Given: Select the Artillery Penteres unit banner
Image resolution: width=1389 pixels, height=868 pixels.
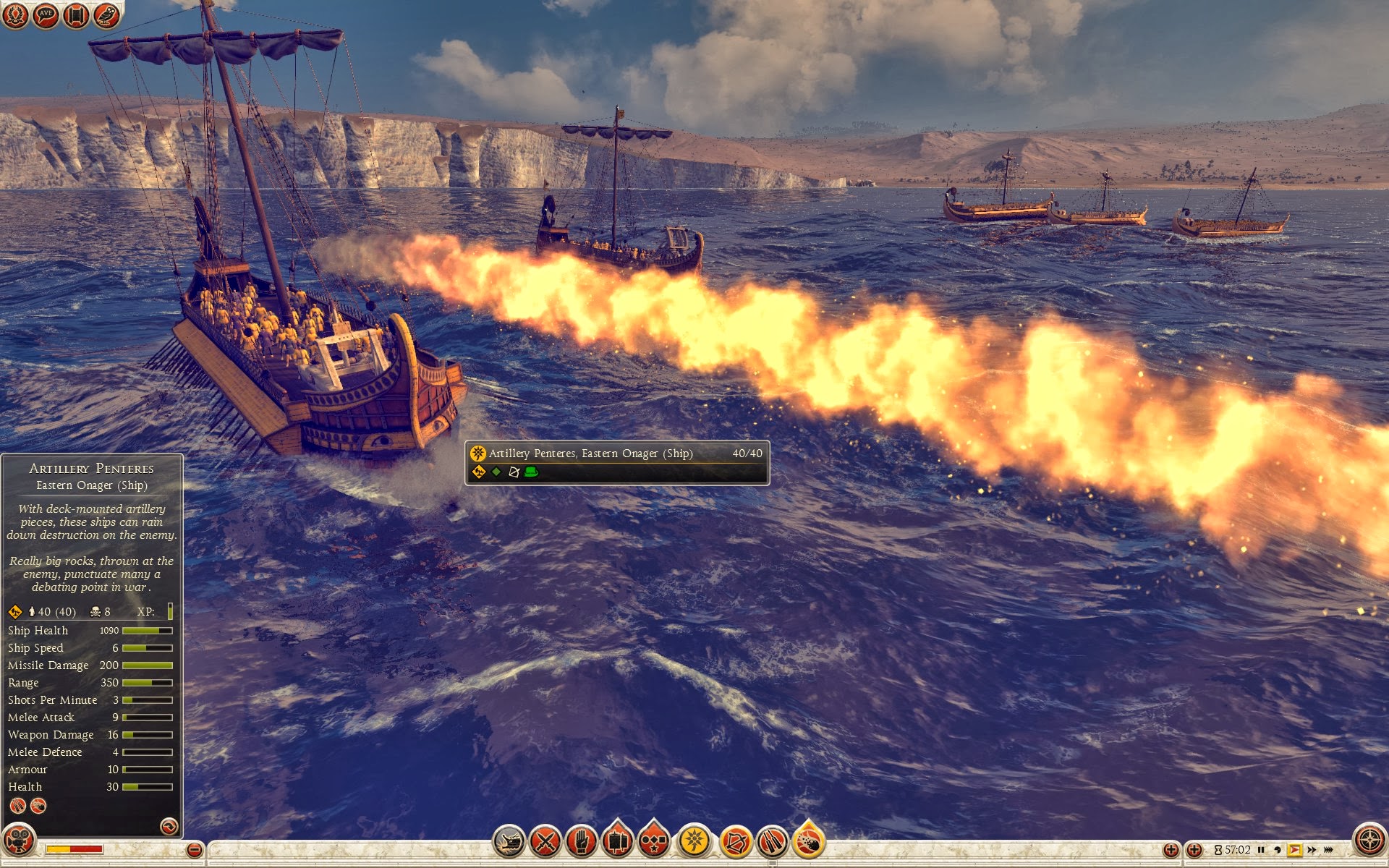Looking at the screenshot, I should 616,462.
